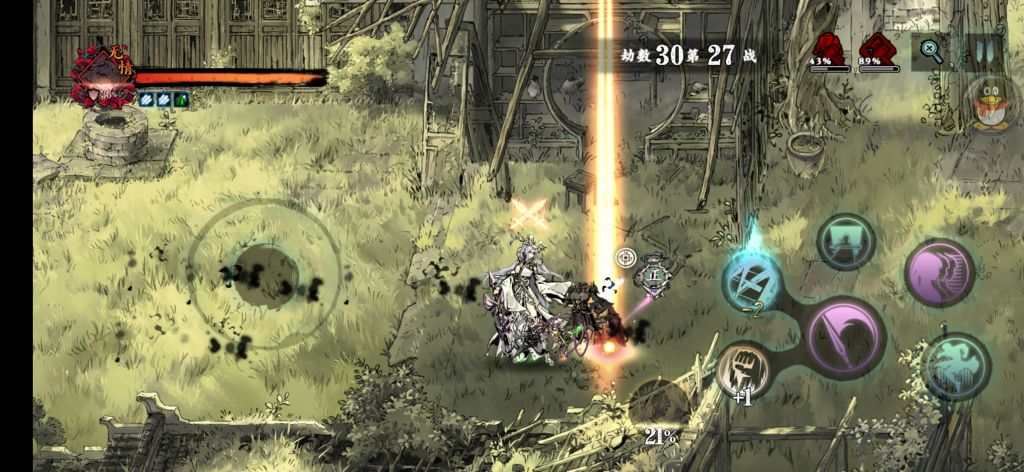
Task: Activate the glowing blue crossed-blades skill
Action: click(752, 280)
